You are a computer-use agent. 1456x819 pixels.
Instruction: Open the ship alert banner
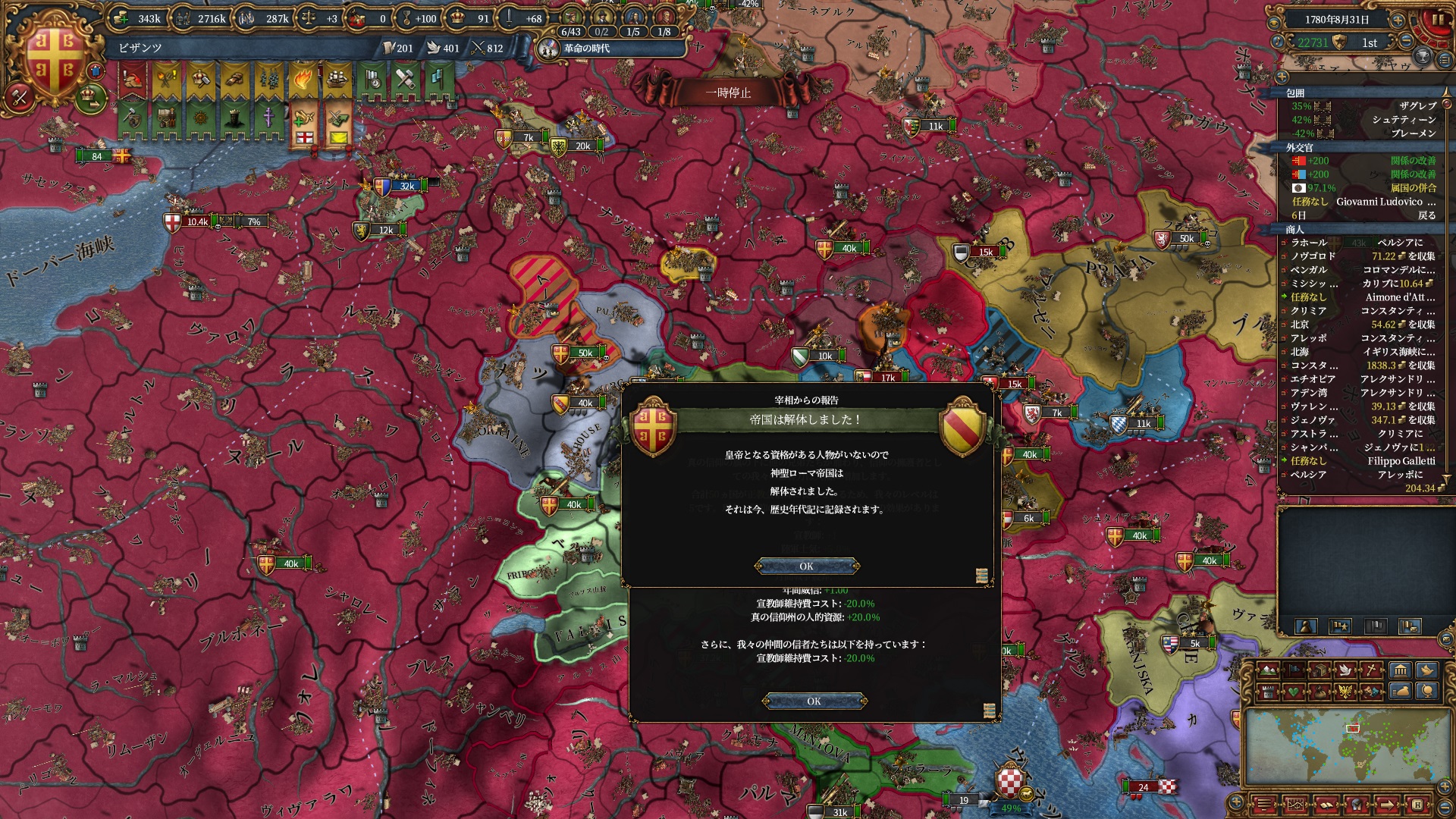click(x=337, y=80)
